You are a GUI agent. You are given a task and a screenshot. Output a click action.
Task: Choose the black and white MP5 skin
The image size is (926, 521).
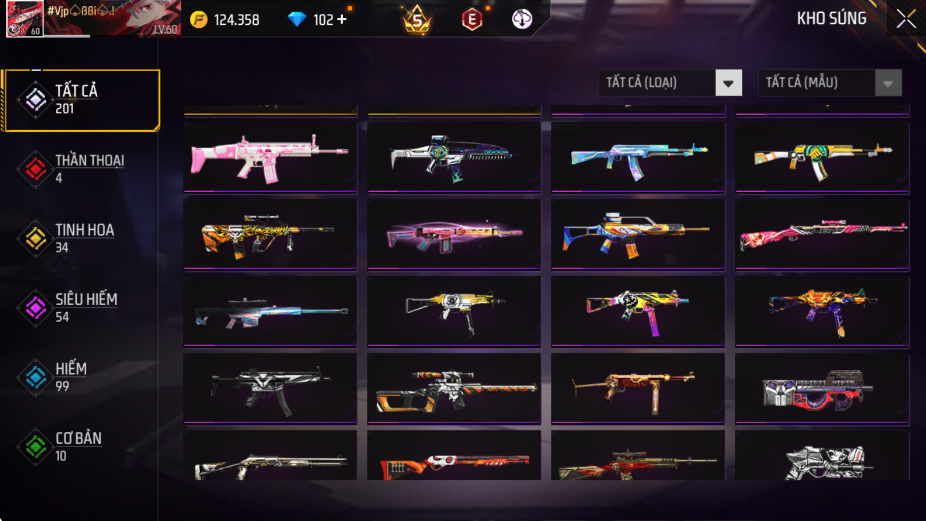tap(270, 388)
